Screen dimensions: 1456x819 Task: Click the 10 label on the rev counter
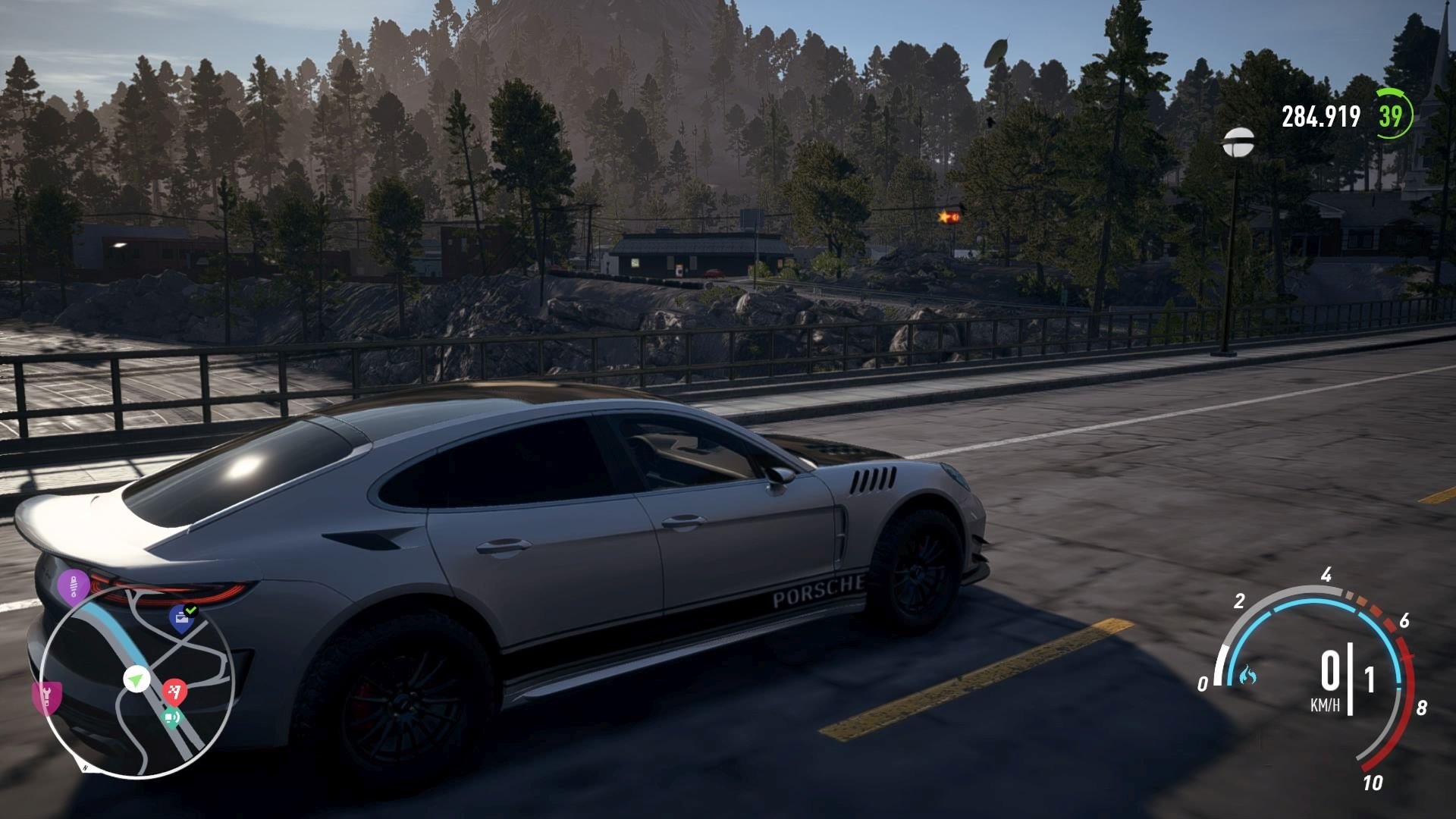point(1375,782)
